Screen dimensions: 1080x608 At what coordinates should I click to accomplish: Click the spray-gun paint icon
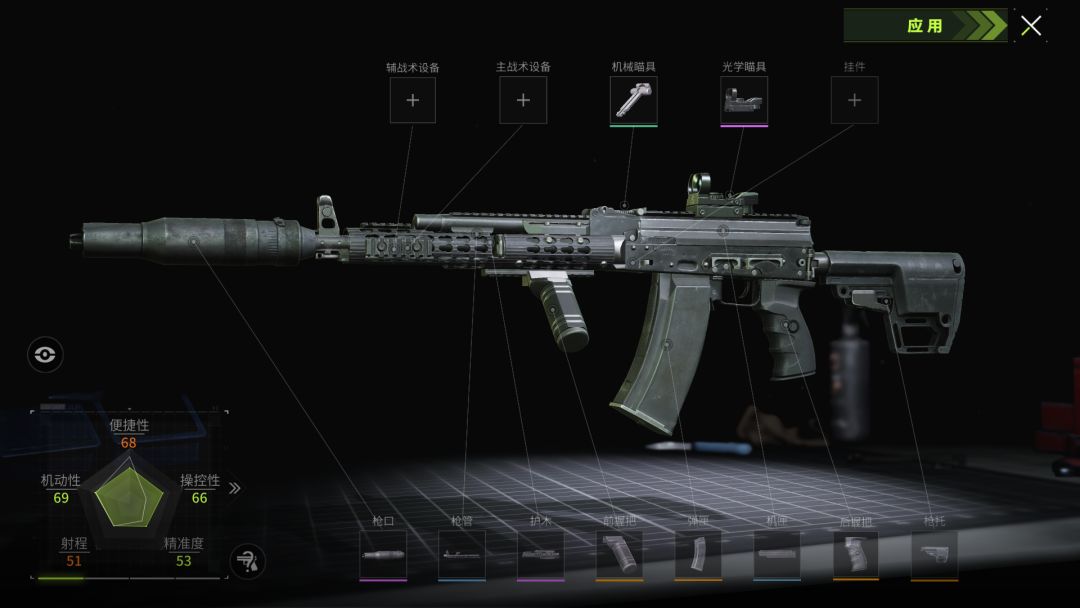[247, 561]
